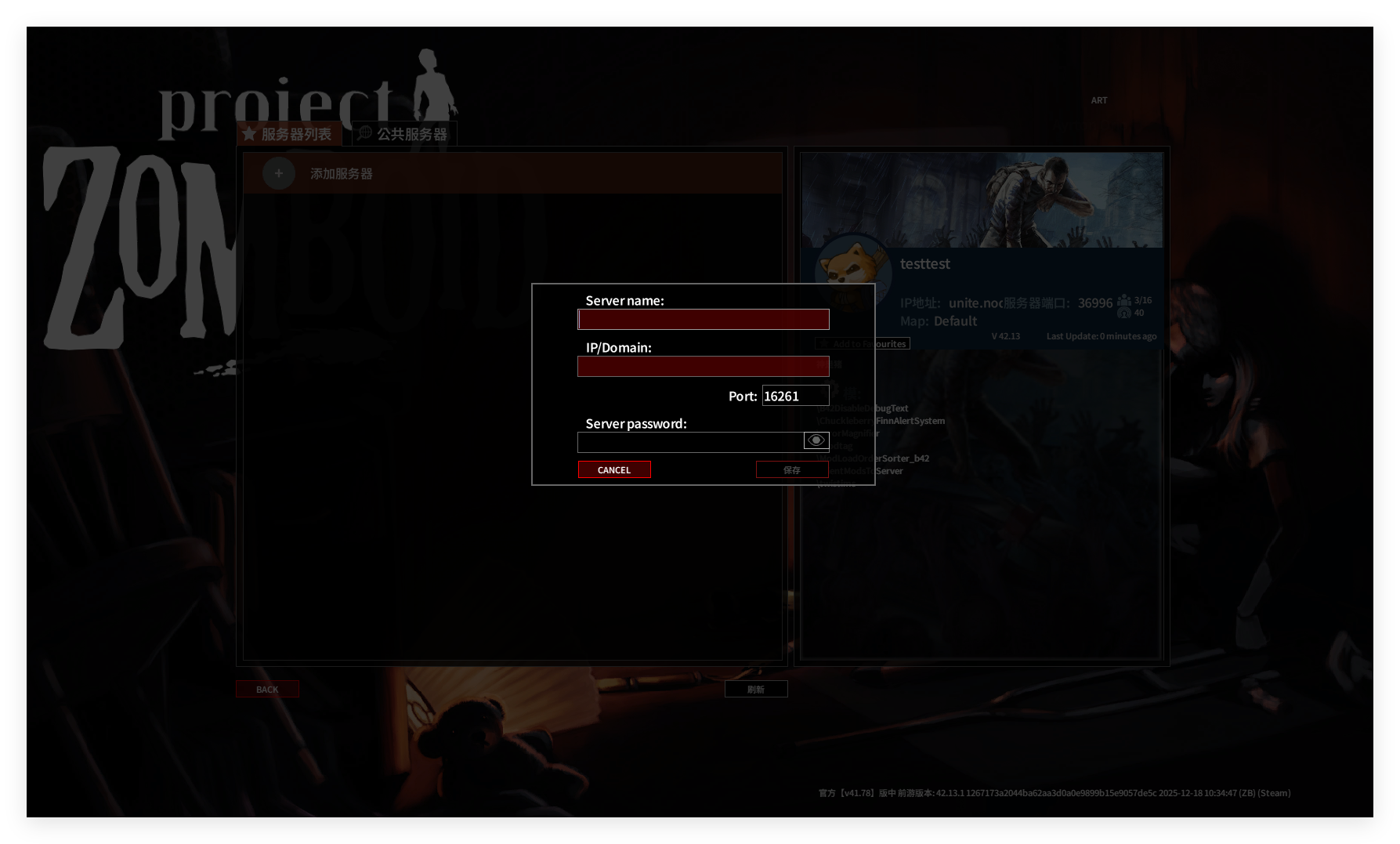Focus the IP/Domain text field

(x=703, y=366)
